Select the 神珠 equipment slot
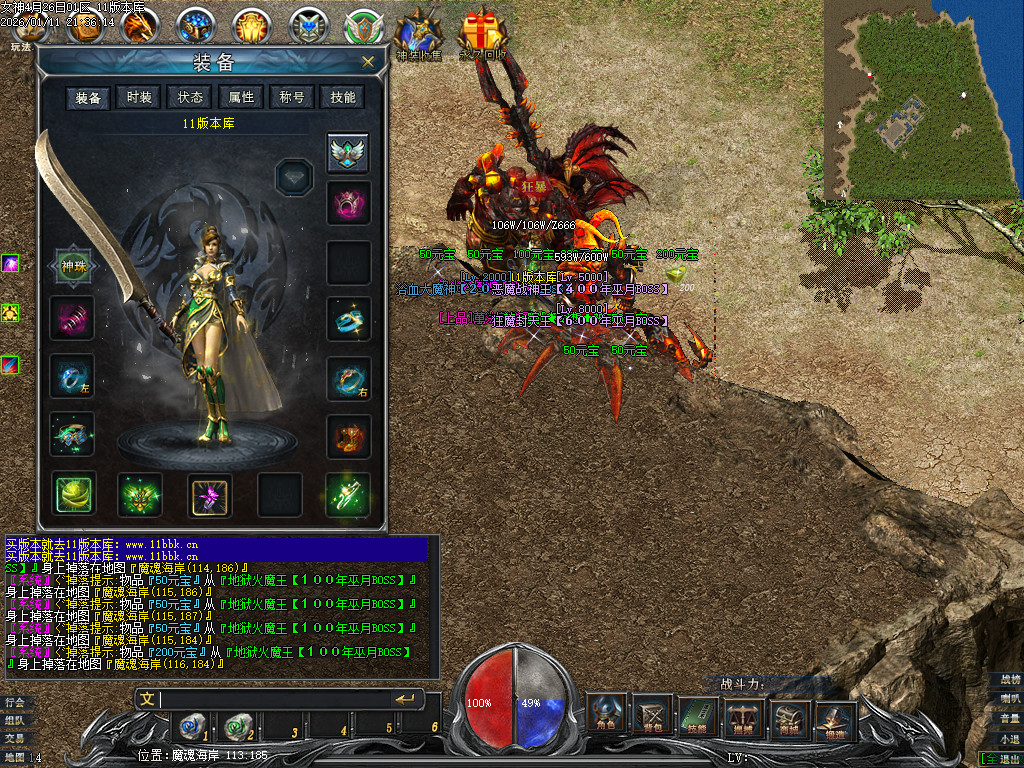The width and height of the screenshot is (1024, 768). pyautogui.click(x=73, y=267)
